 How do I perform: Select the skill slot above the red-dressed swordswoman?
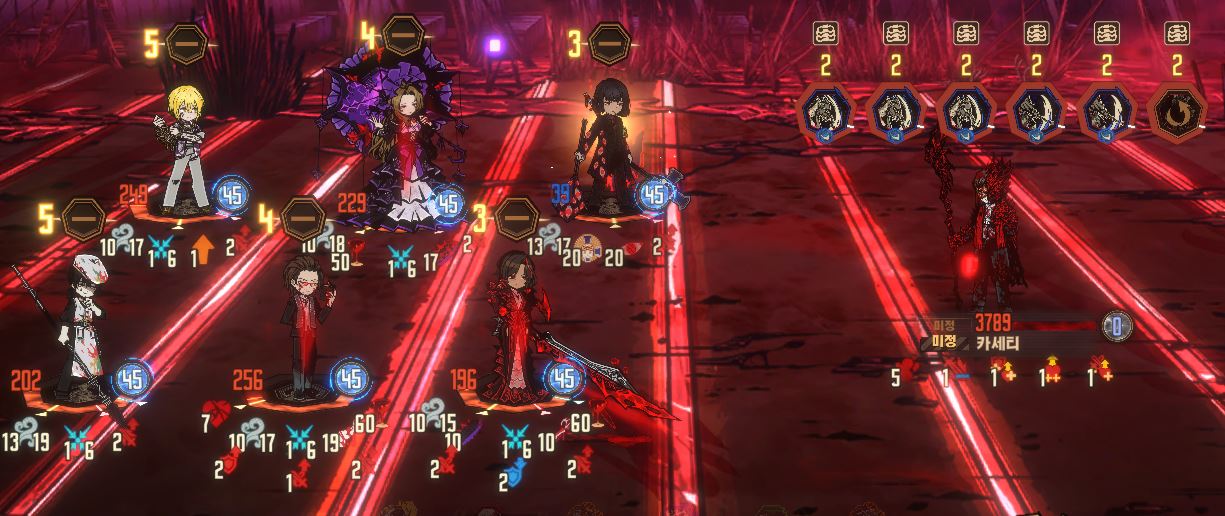point(516,218)
